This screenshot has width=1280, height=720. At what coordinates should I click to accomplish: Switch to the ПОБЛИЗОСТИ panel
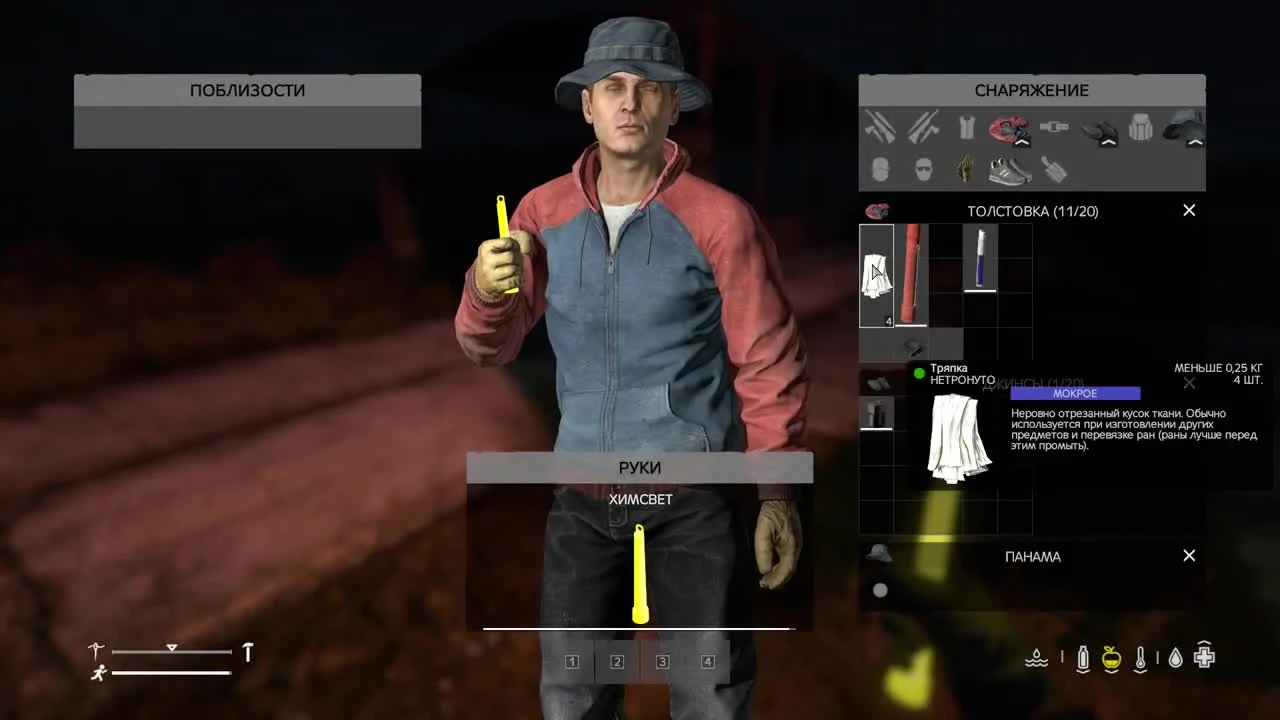pos(246,90)
